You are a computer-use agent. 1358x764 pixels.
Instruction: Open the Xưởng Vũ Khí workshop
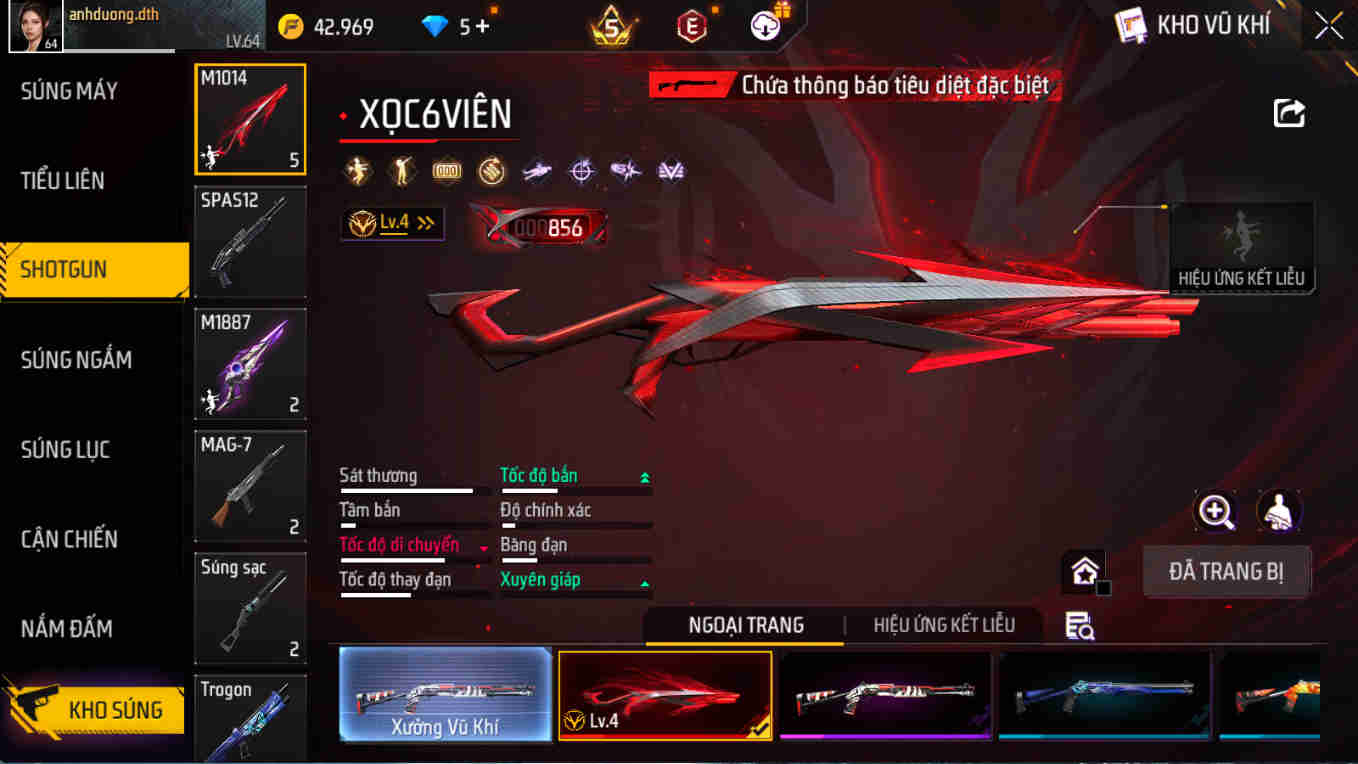point(445,694)
